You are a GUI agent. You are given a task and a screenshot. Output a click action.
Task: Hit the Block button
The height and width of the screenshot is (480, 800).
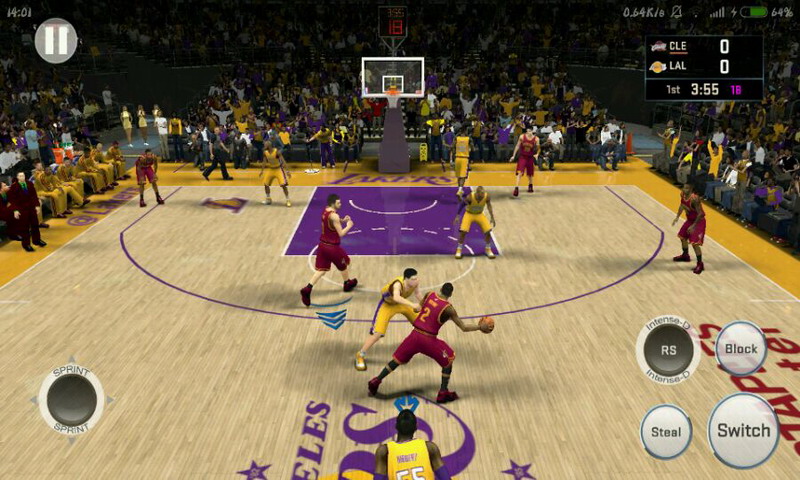coord(741,349)
